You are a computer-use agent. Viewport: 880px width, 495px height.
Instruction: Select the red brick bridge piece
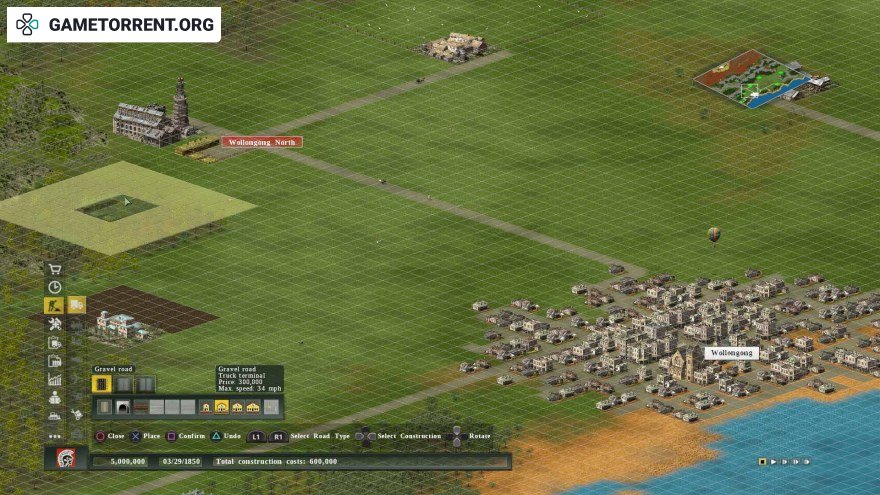coord(140,407)
